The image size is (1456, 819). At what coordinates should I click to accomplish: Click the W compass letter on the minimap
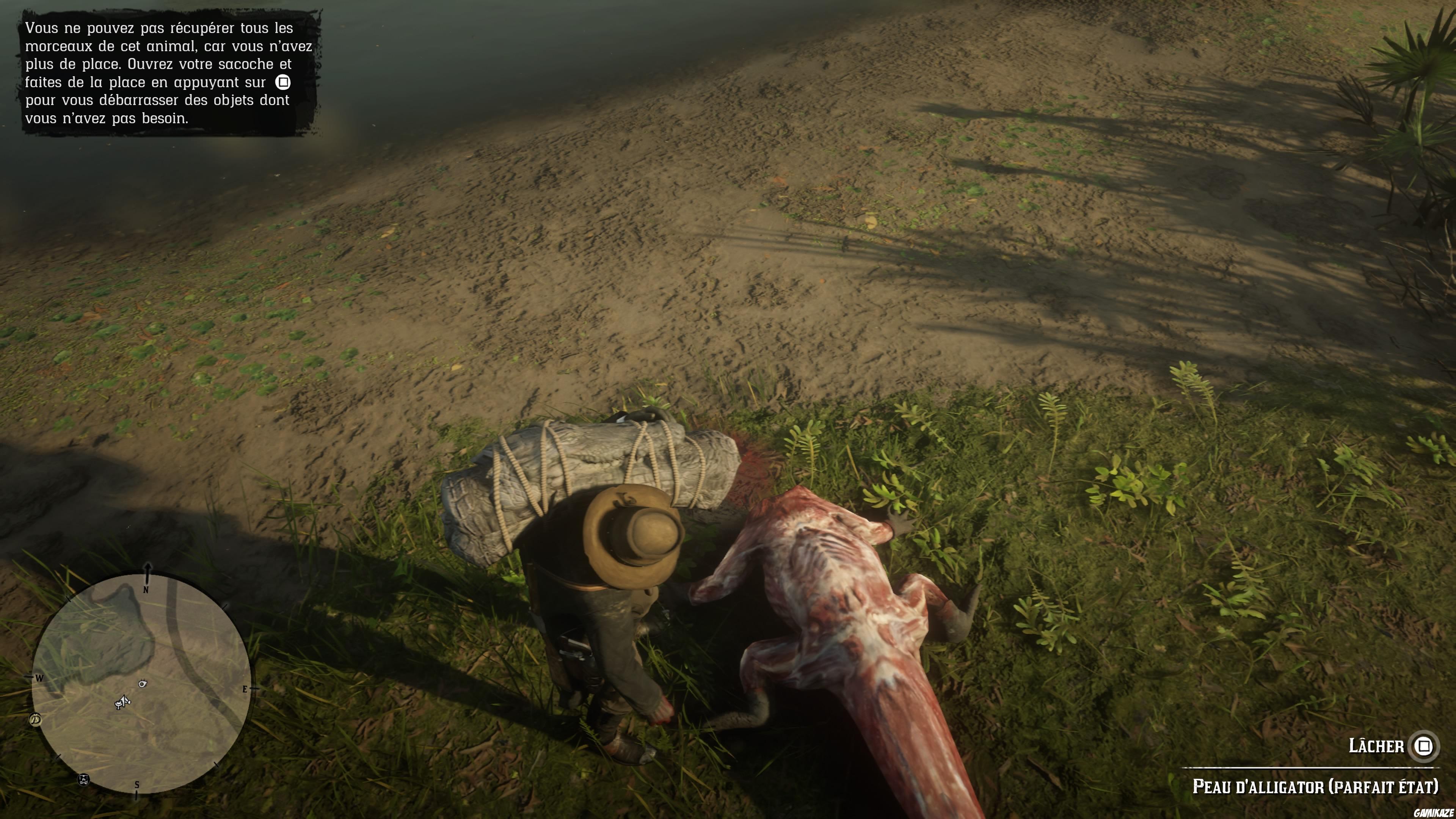[39, 678]
